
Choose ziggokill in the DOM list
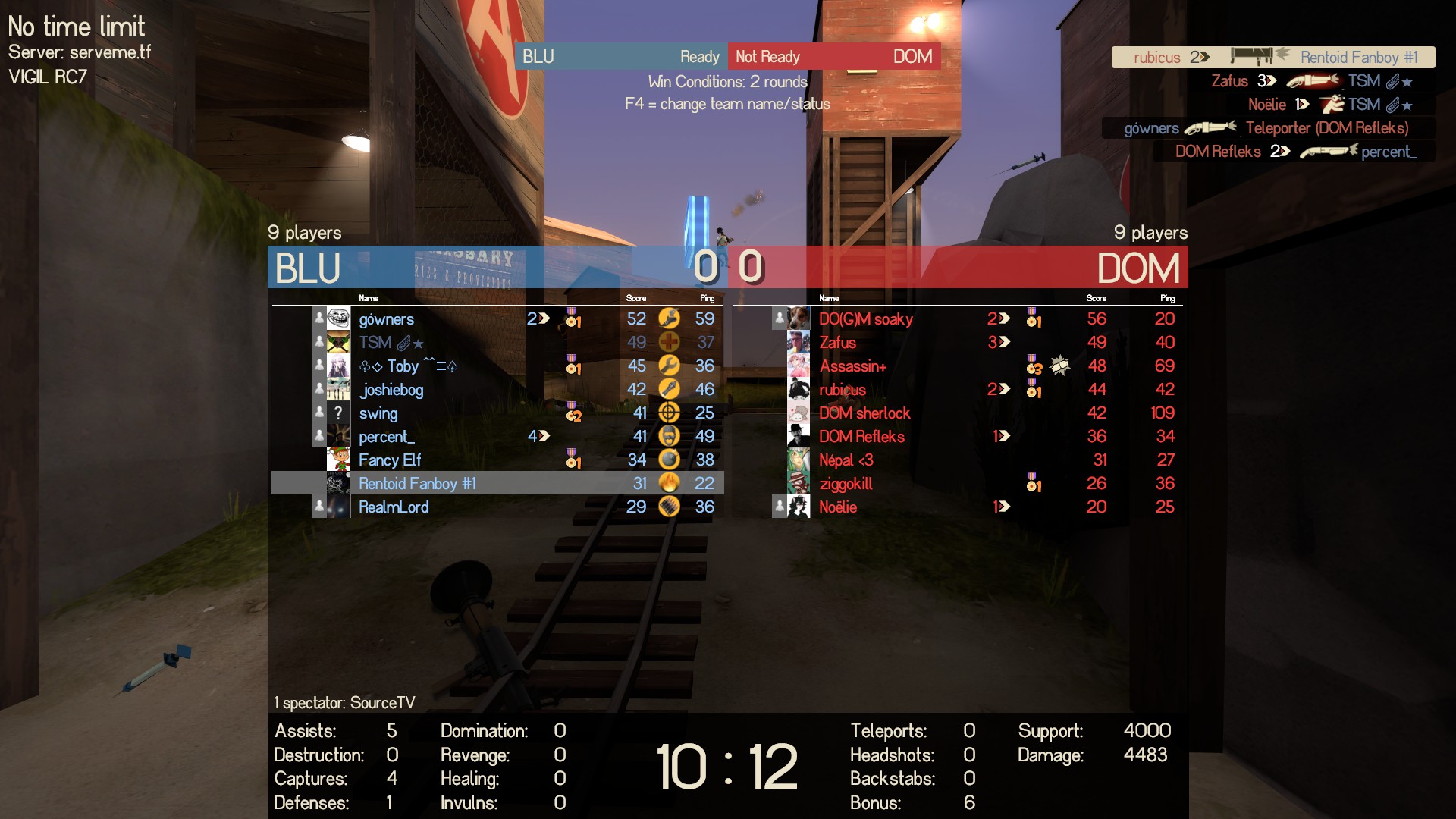pos(846,484)
